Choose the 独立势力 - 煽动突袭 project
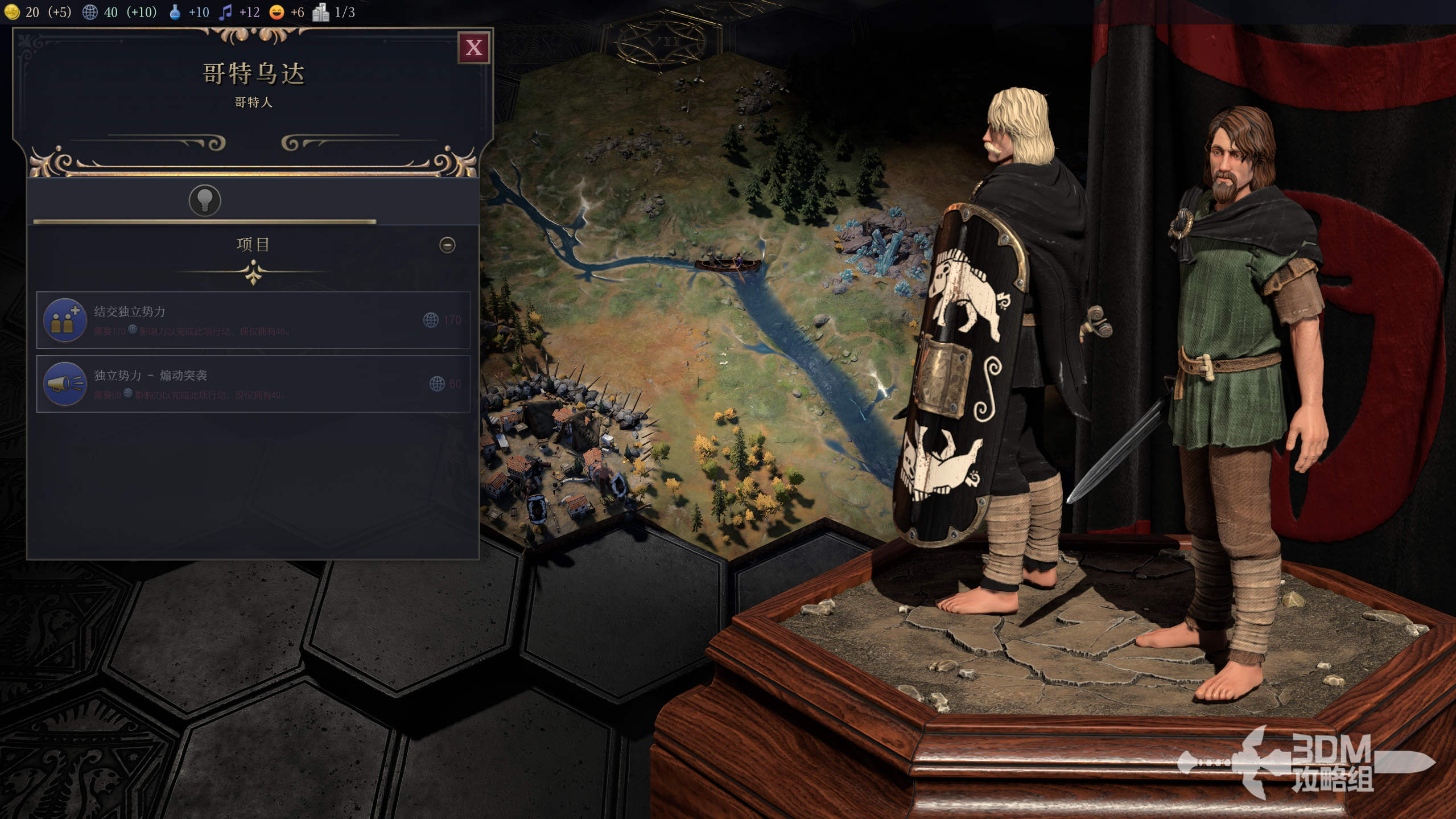 click(x=253, y=384)
